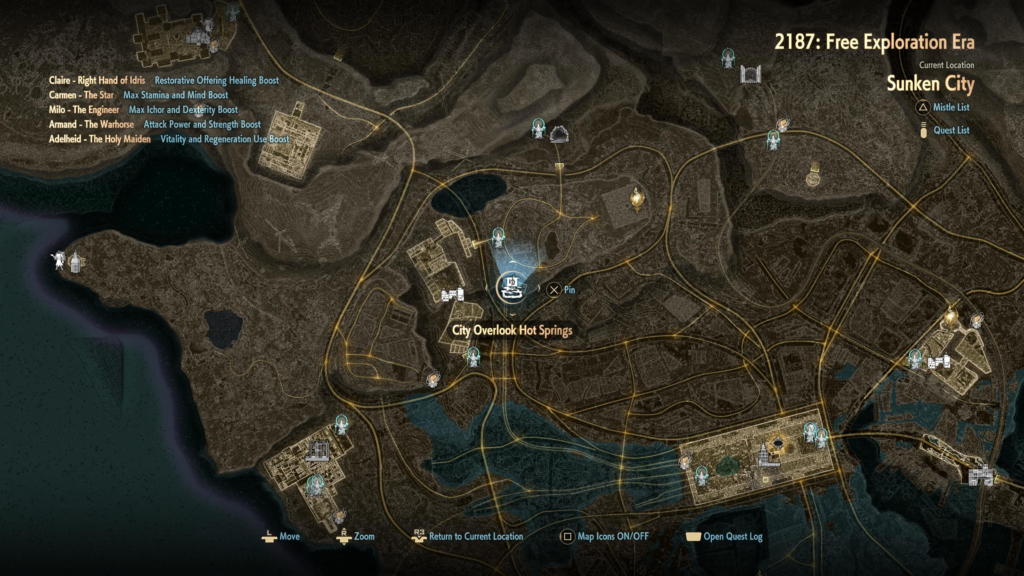Select the building icon at the far southeast

(980, 477)
